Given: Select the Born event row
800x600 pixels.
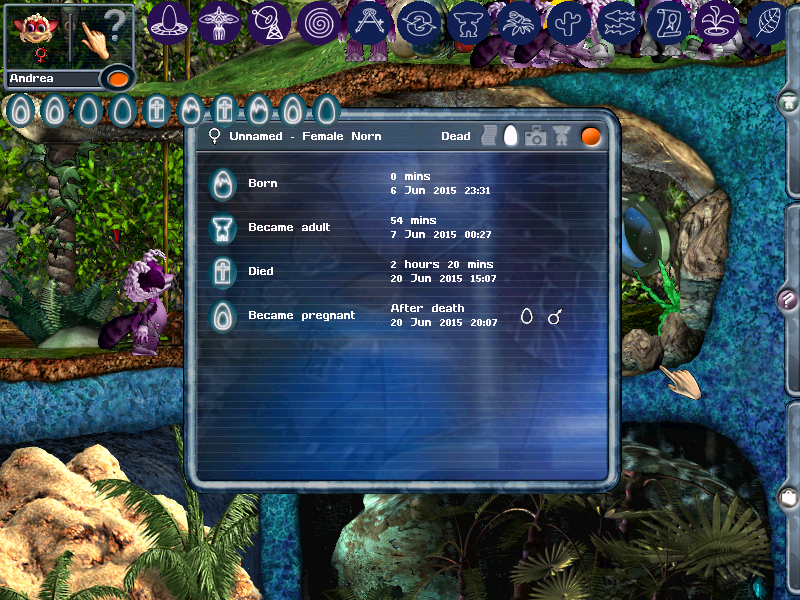Looking at the screenshot, I should [x=263, y=184].
